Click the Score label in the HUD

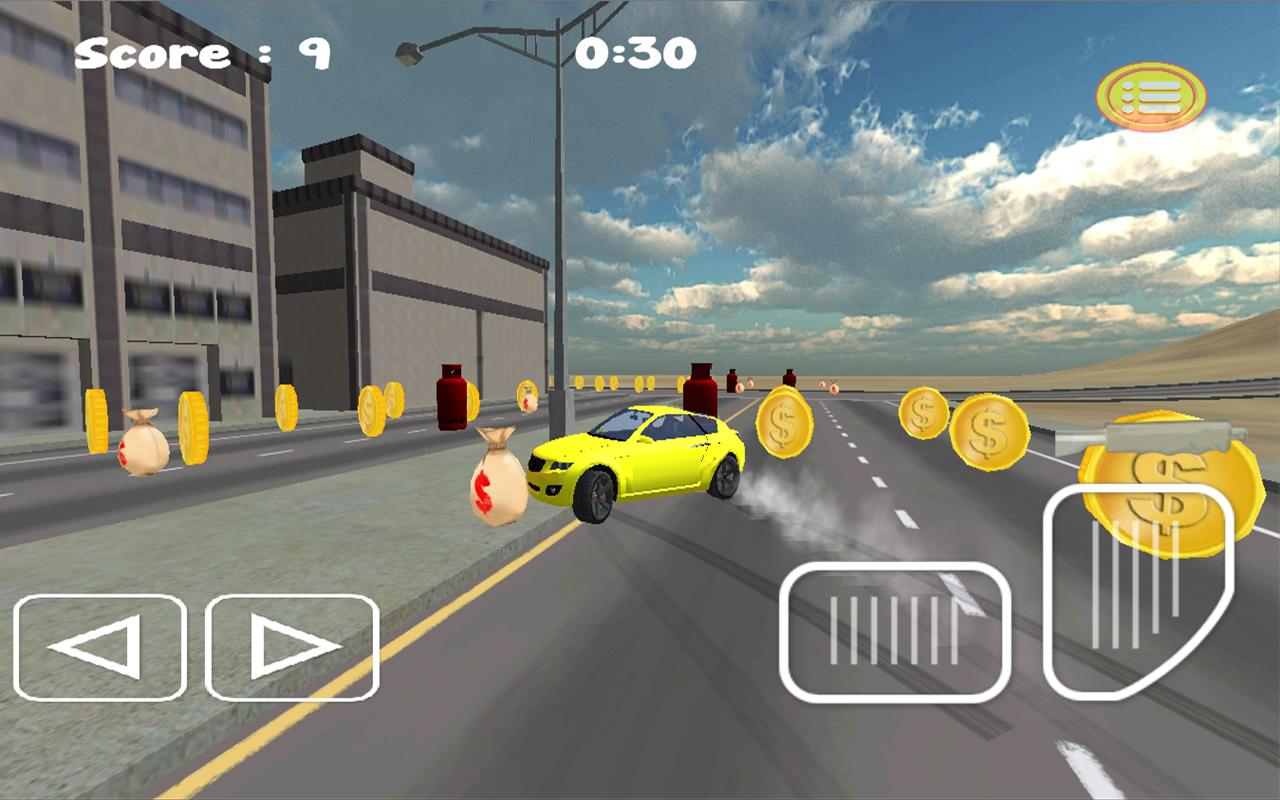click(x=150, y=52)
